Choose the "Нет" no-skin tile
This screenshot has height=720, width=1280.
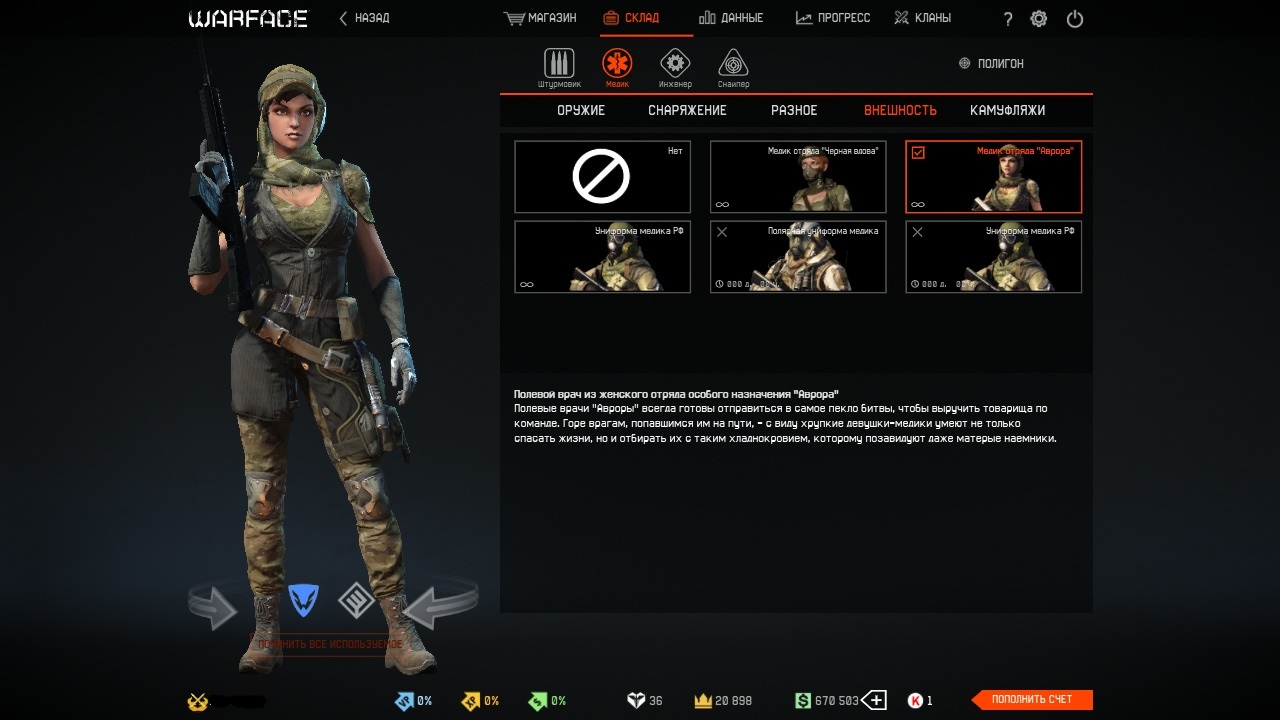click(x=602, y=177)
